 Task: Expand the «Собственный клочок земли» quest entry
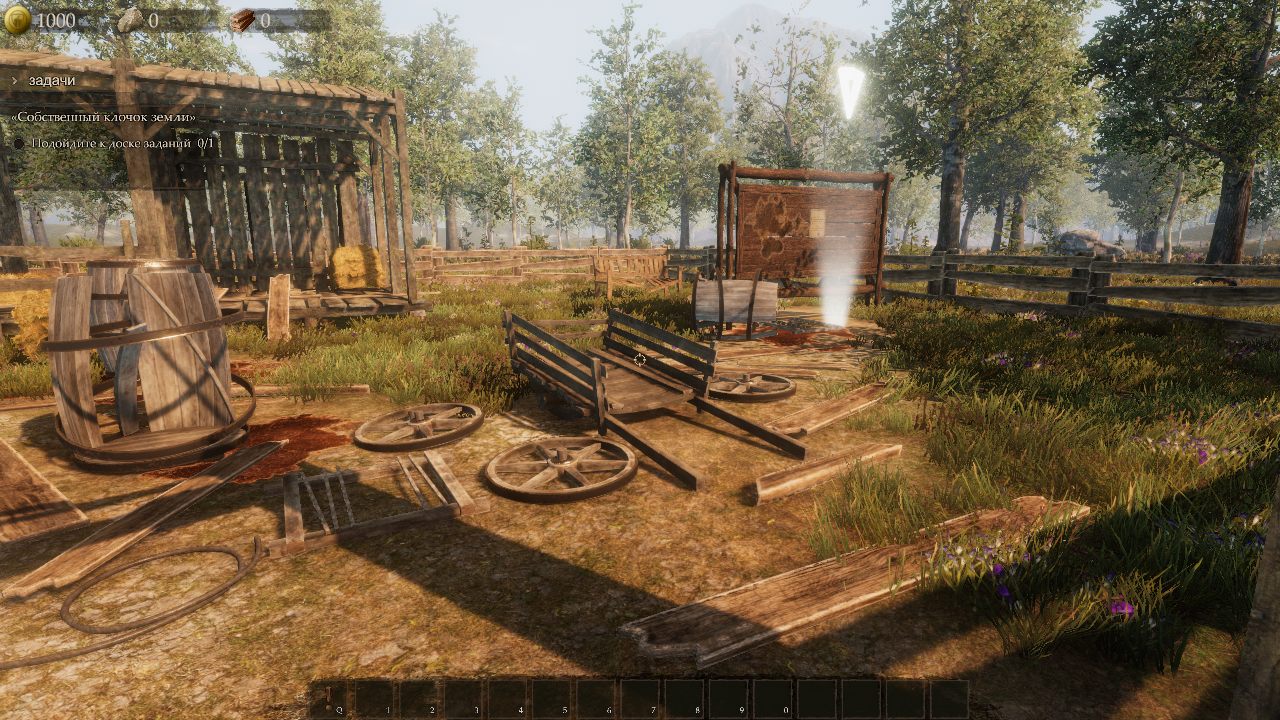point(103,116)
